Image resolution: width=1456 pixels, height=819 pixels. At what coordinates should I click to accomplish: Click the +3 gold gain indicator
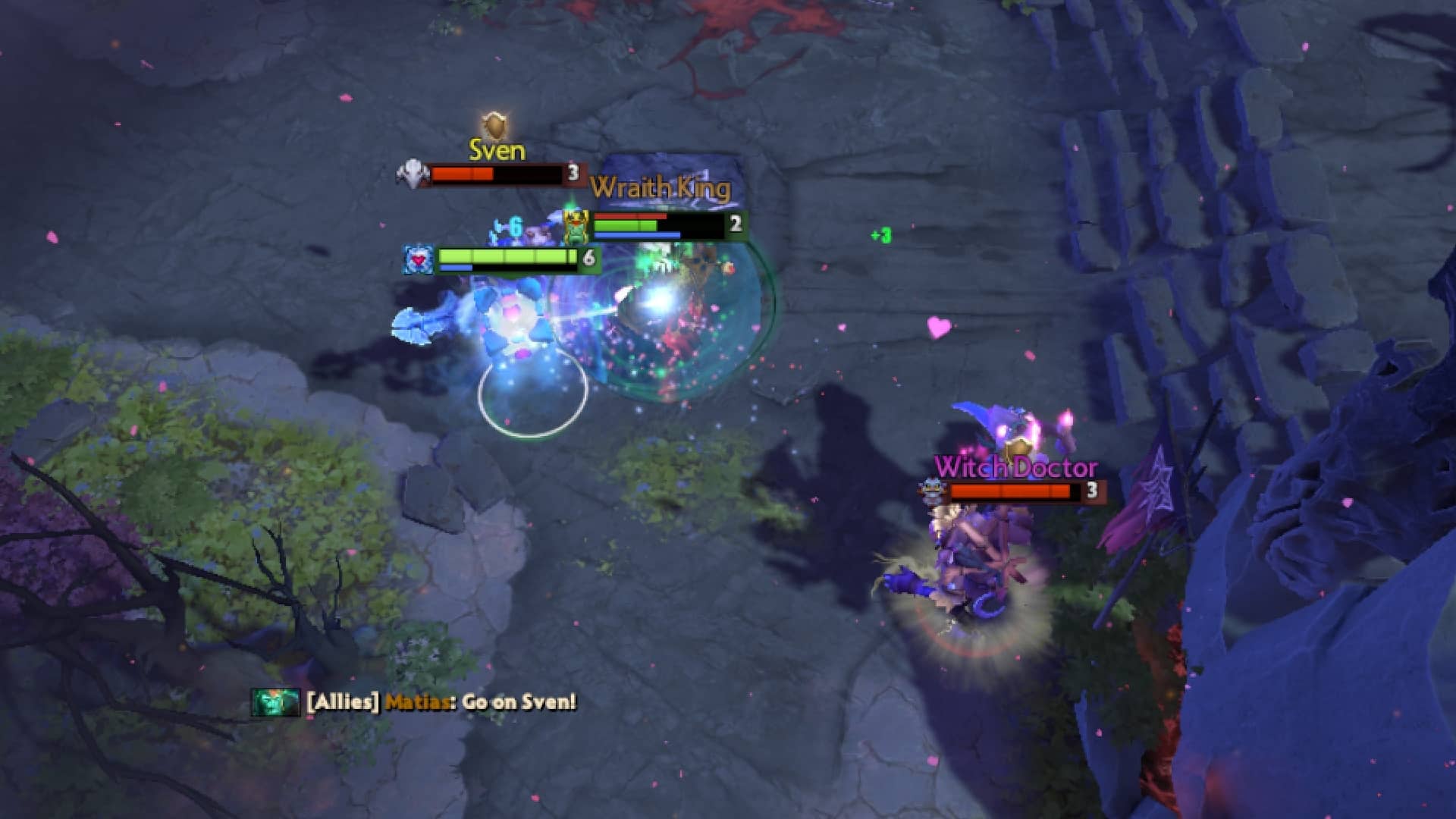point(880,235)
